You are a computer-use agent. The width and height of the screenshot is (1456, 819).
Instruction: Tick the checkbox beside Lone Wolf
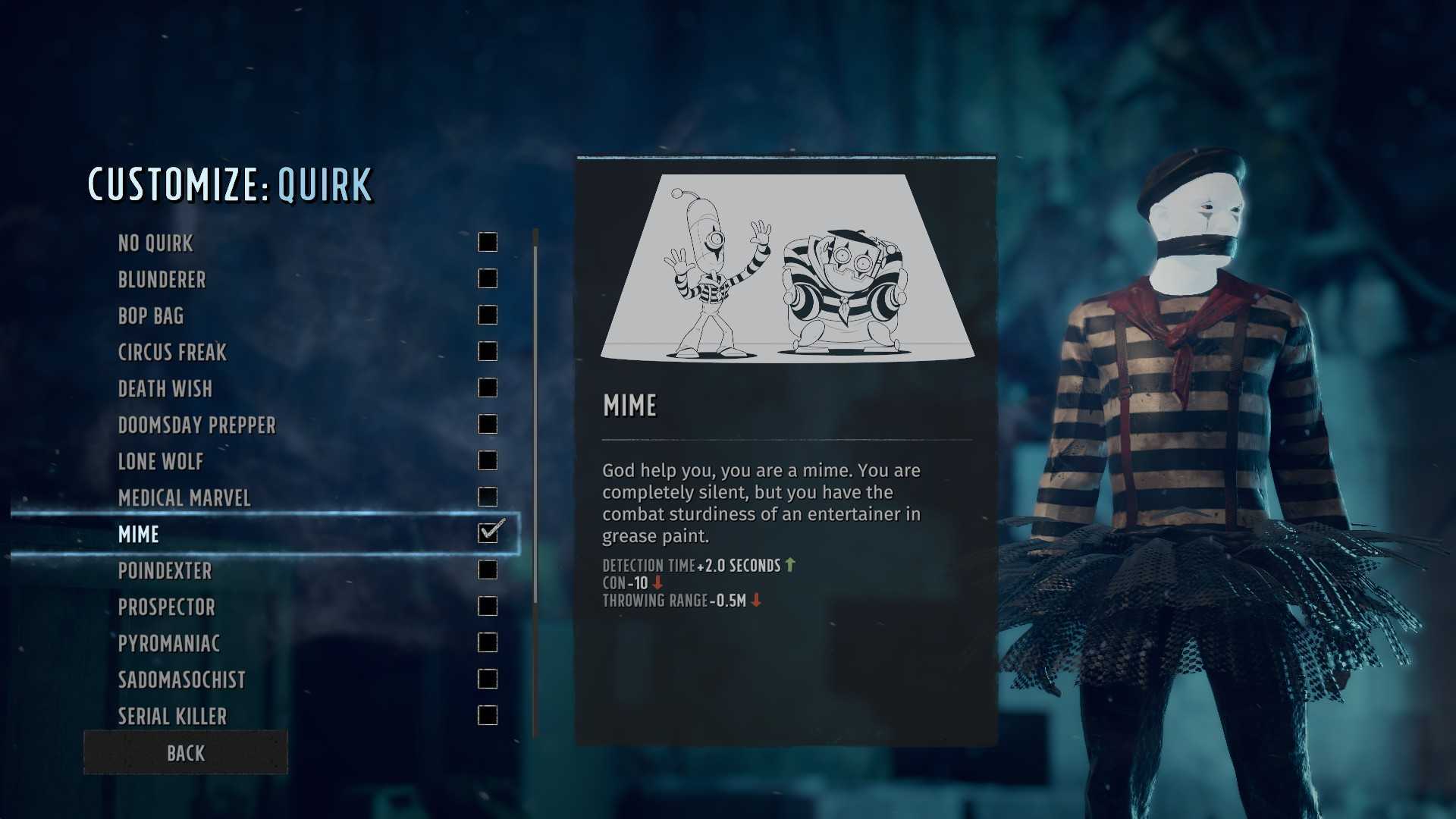[488, 461]
